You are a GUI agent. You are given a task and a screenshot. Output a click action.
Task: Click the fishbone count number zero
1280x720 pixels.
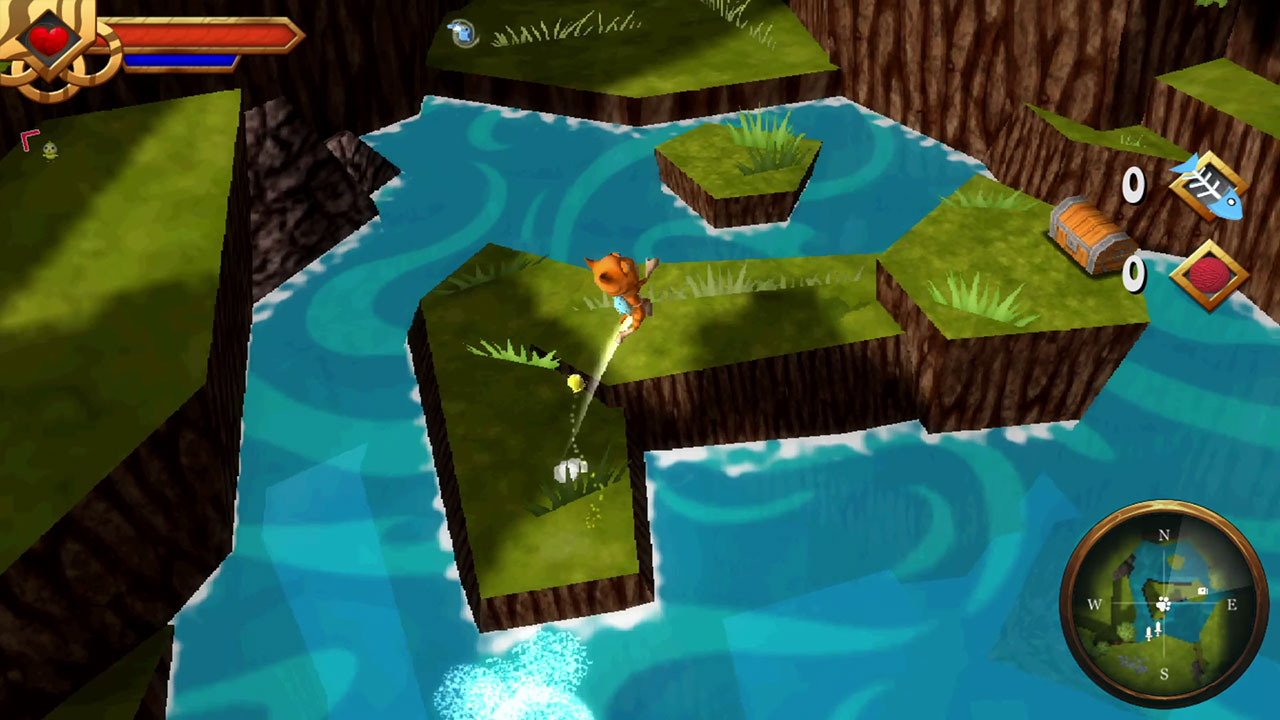click(1133, 185)
